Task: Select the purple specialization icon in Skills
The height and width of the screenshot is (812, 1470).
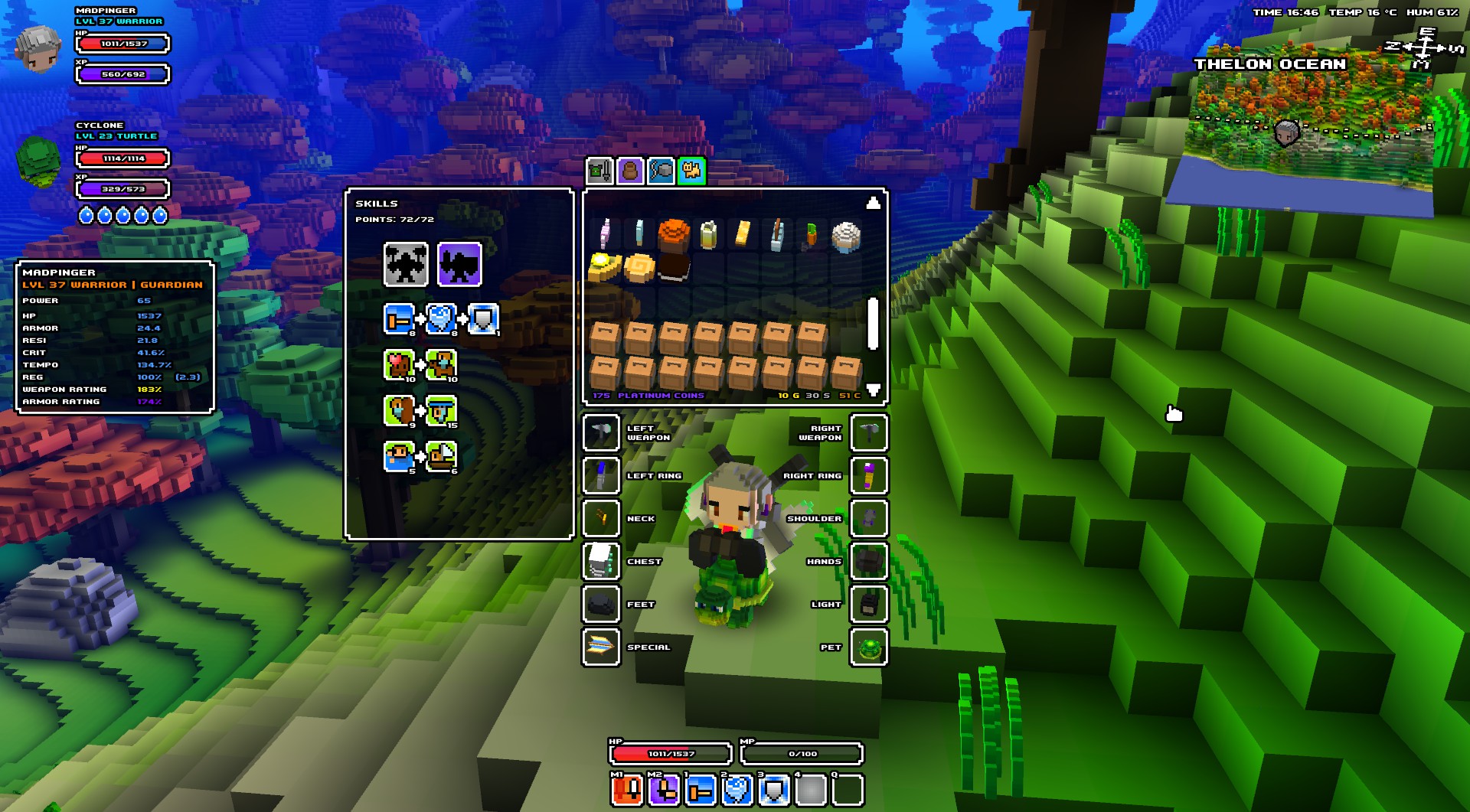Action: click(x=459, y=264)
